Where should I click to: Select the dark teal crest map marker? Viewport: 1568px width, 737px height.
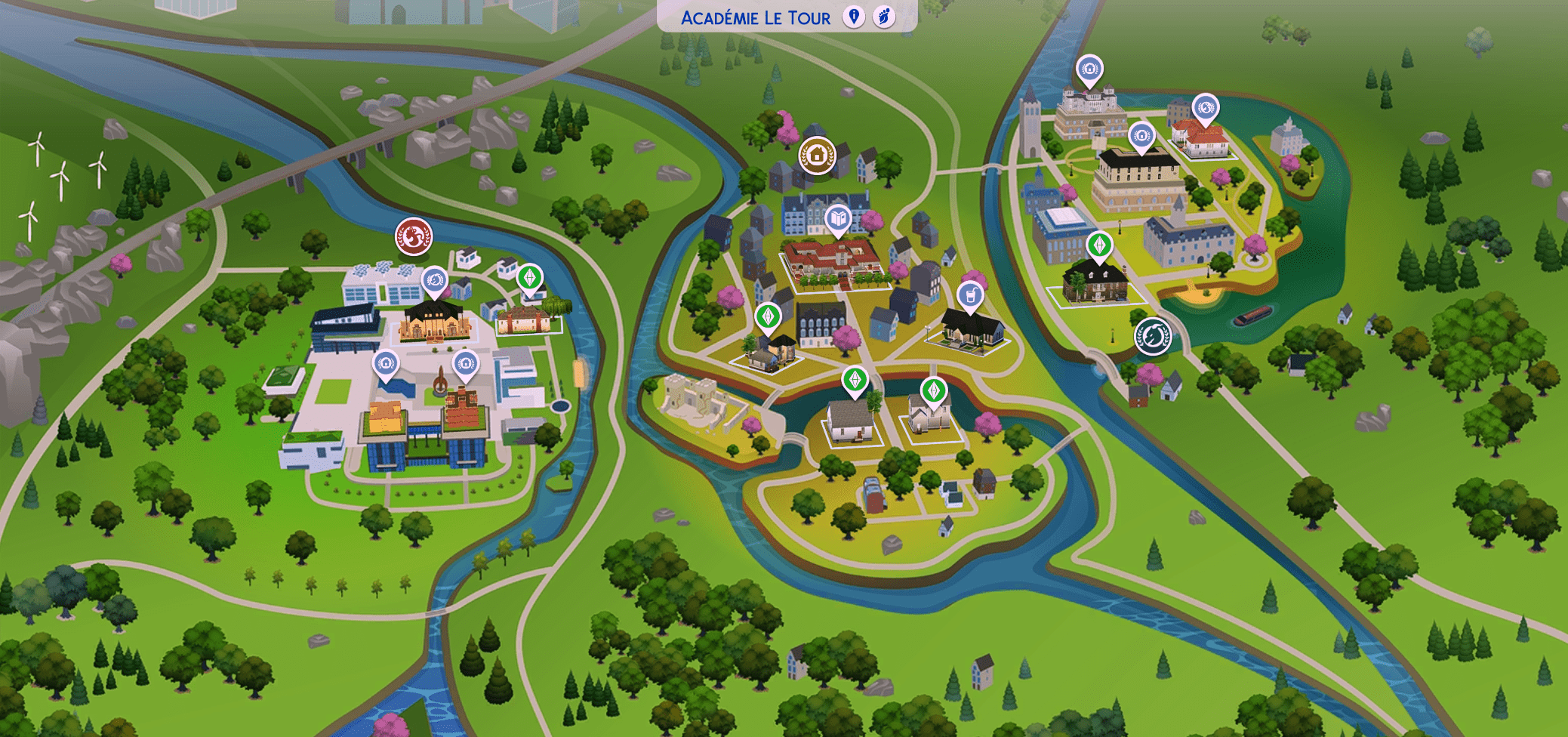click(x=1153, y=335)
